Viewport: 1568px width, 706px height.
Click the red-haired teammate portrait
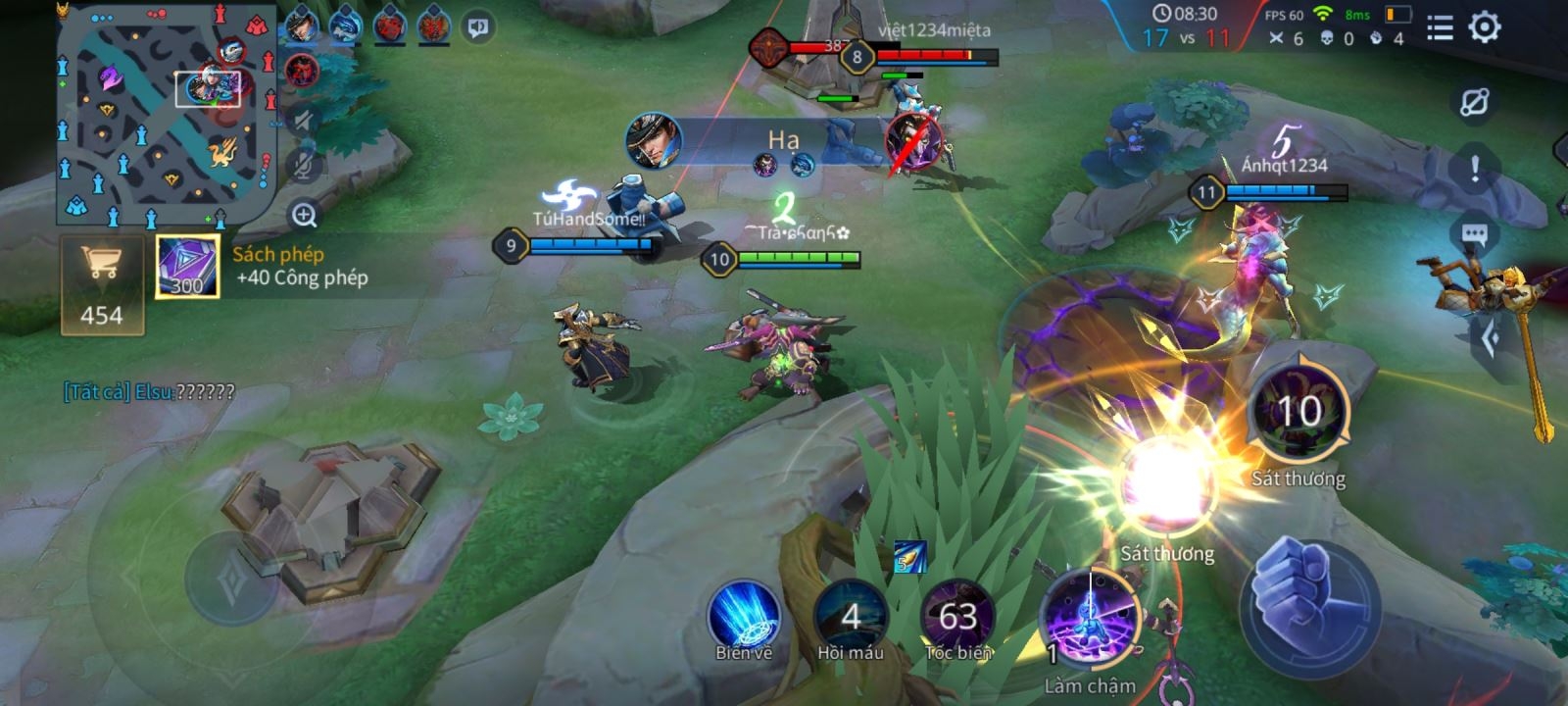390,26
